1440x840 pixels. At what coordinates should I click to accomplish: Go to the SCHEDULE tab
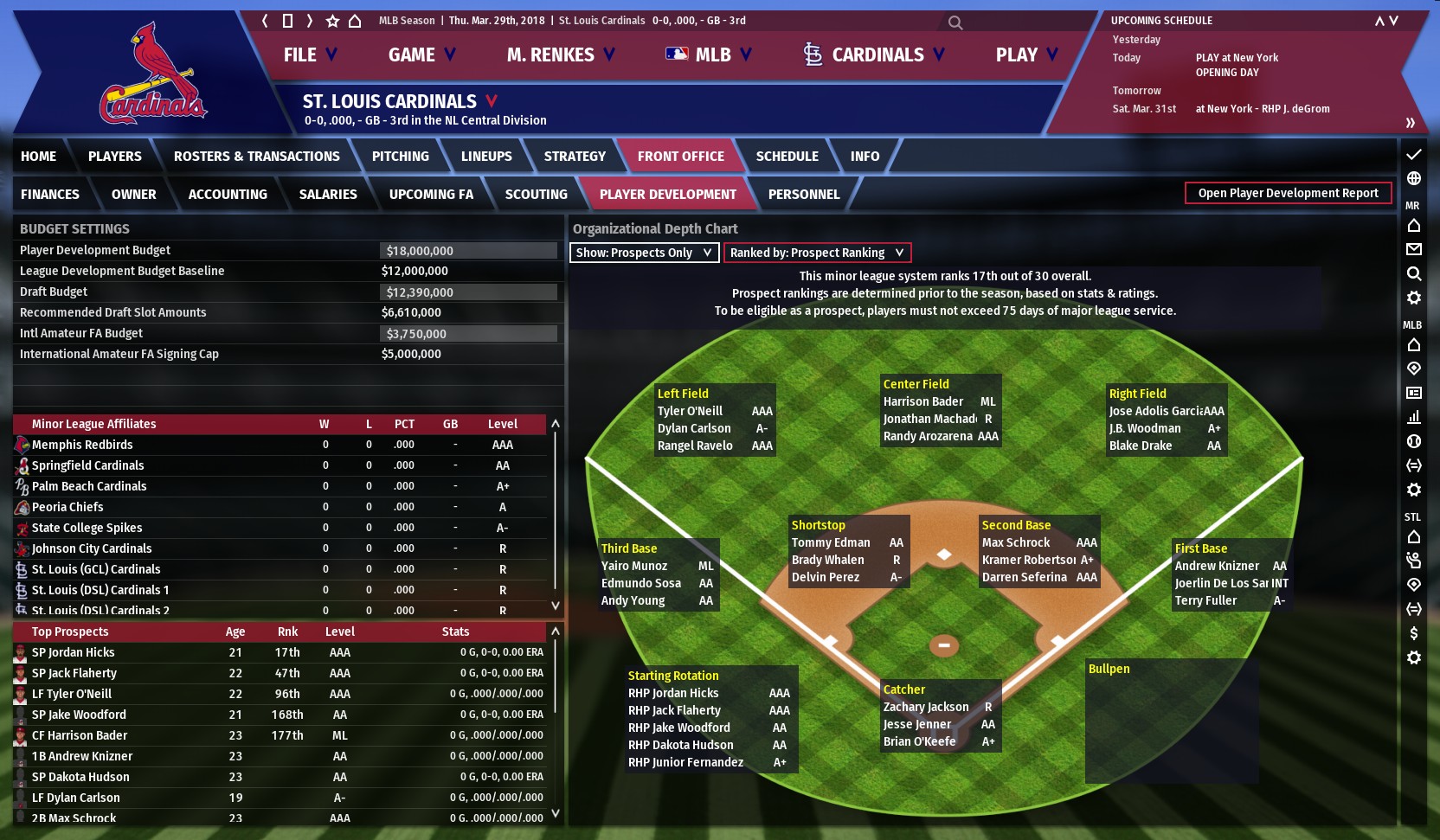[787, 157]
